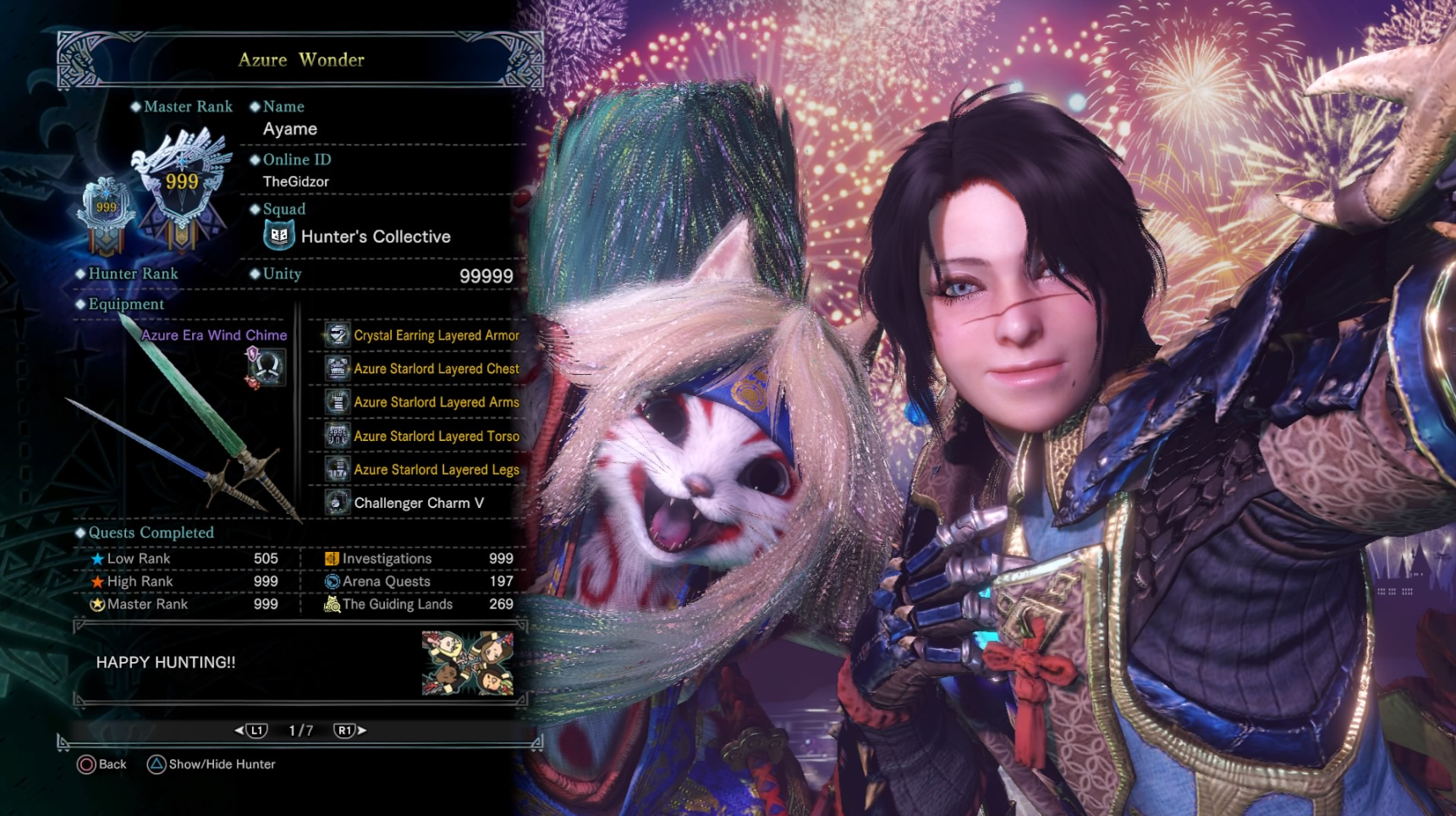This screenshot has width=1456, height=816.
Task: Toggle Show/Hide Hunter display
Action: [211, 764]
